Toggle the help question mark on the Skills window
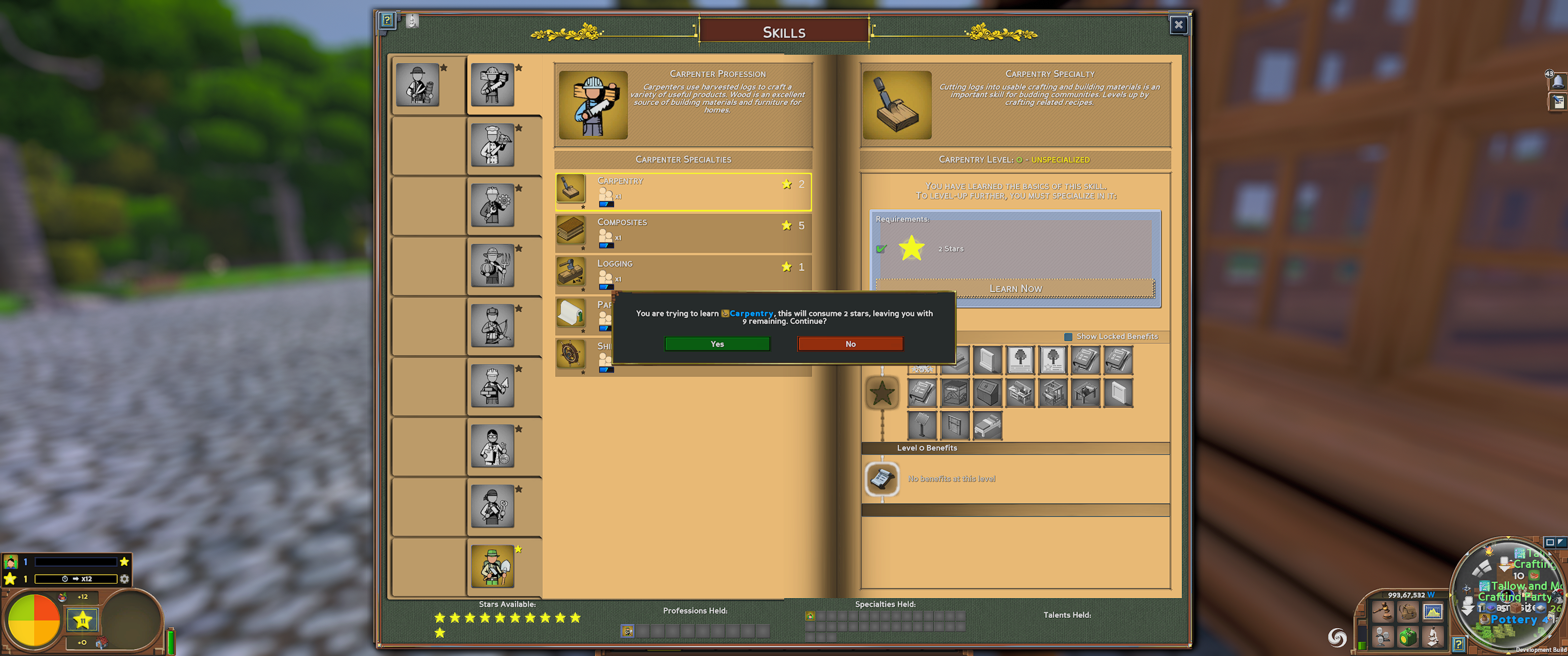This screenshot has width=1568, height=656. (x=388, y=20)
